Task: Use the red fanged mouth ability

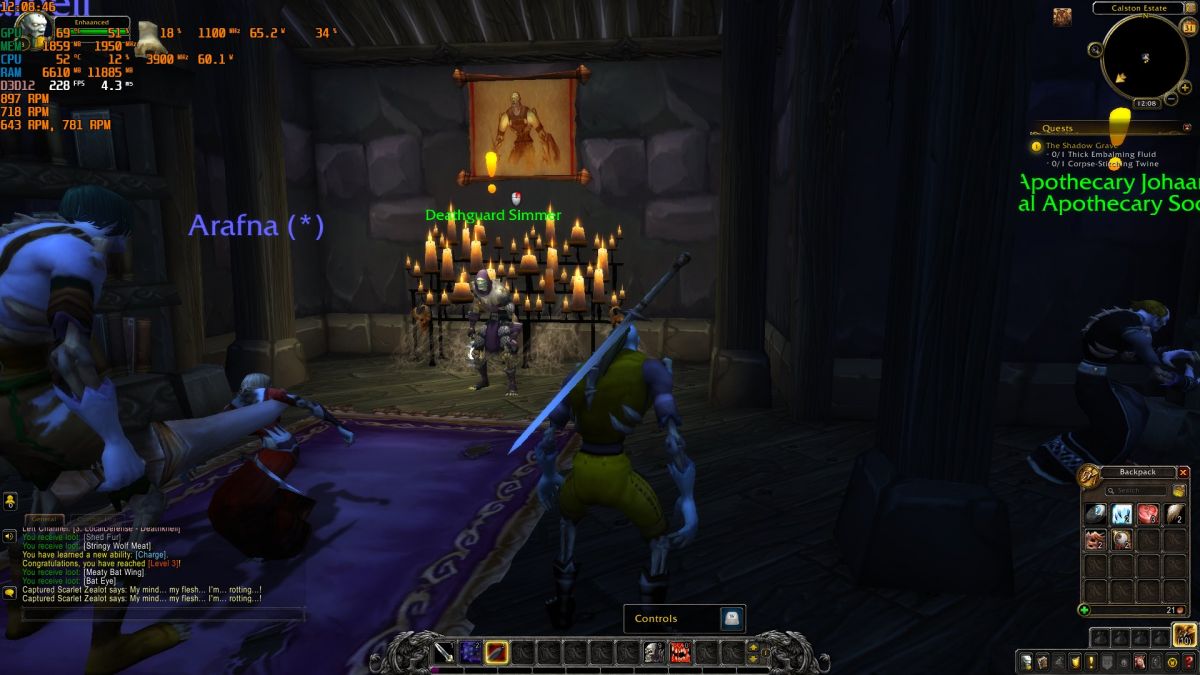Action: (680, 653)
